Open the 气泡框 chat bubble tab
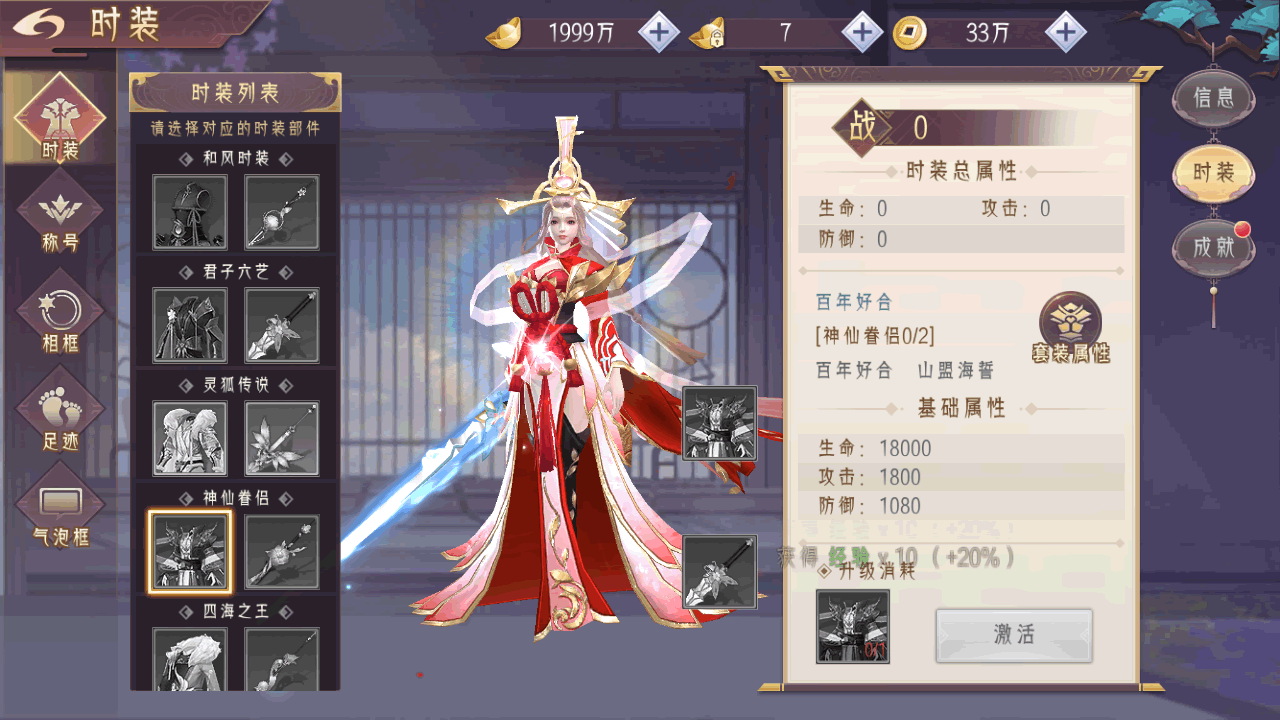The image size is (1280, 720). (60, 514)
